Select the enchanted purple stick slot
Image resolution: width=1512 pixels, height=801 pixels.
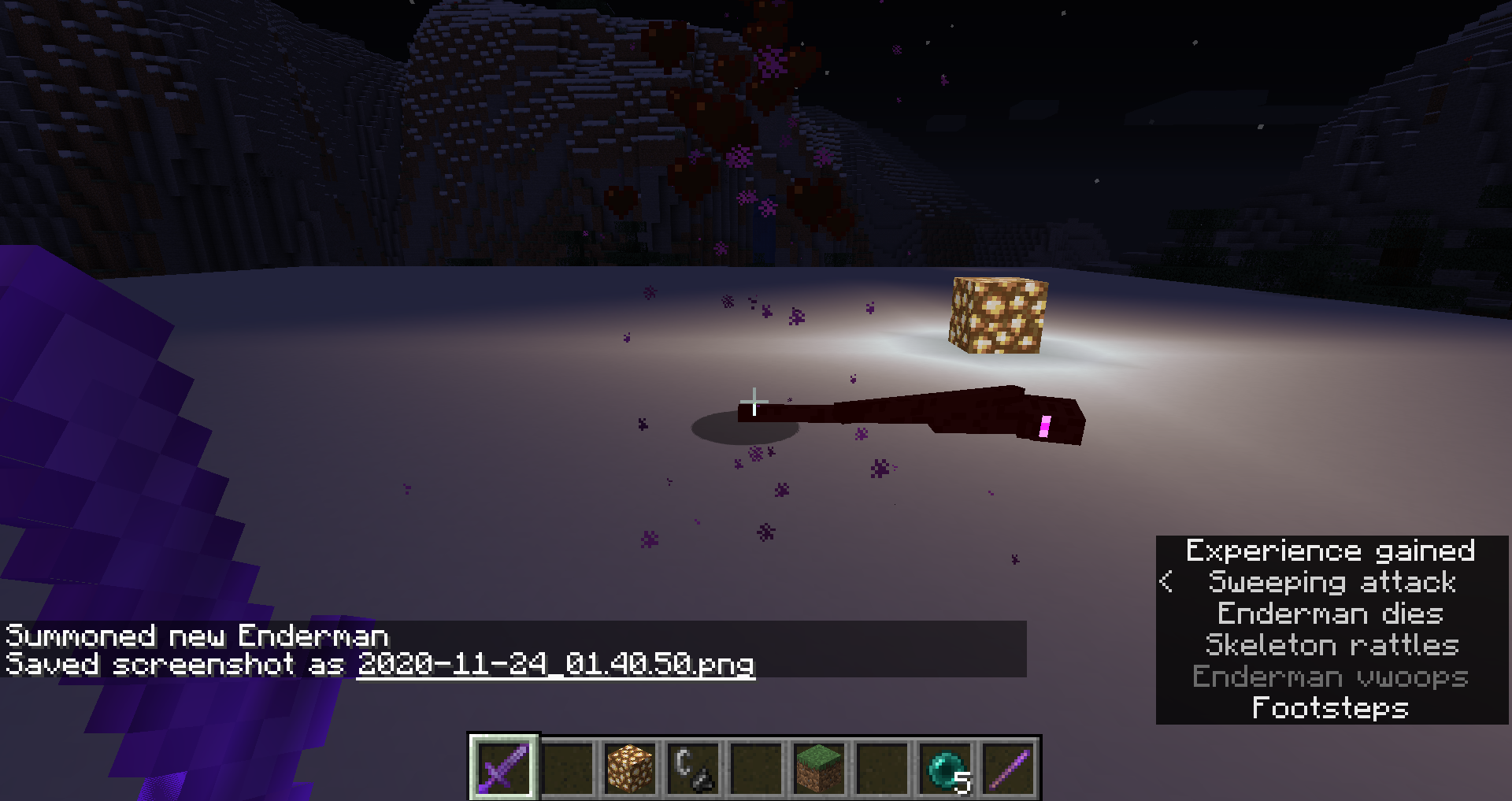(x=1009, y=768)
